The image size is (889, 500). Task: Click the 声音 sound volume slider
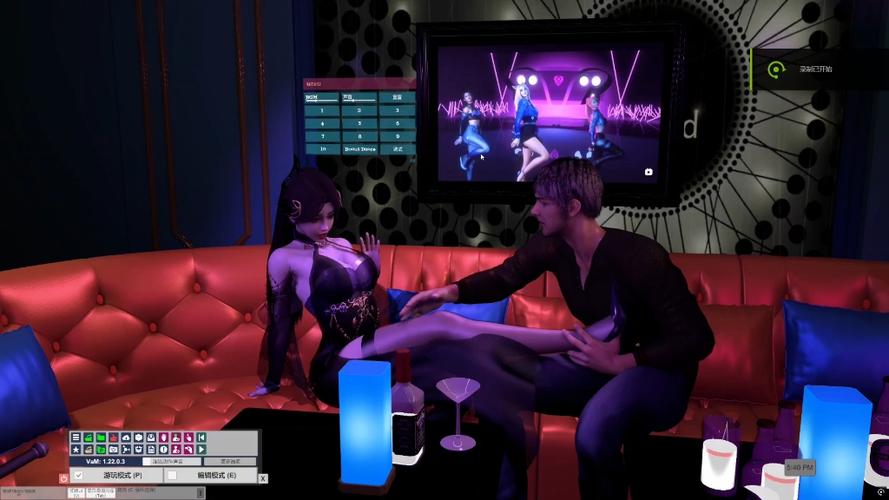click(x=359, y=101)
